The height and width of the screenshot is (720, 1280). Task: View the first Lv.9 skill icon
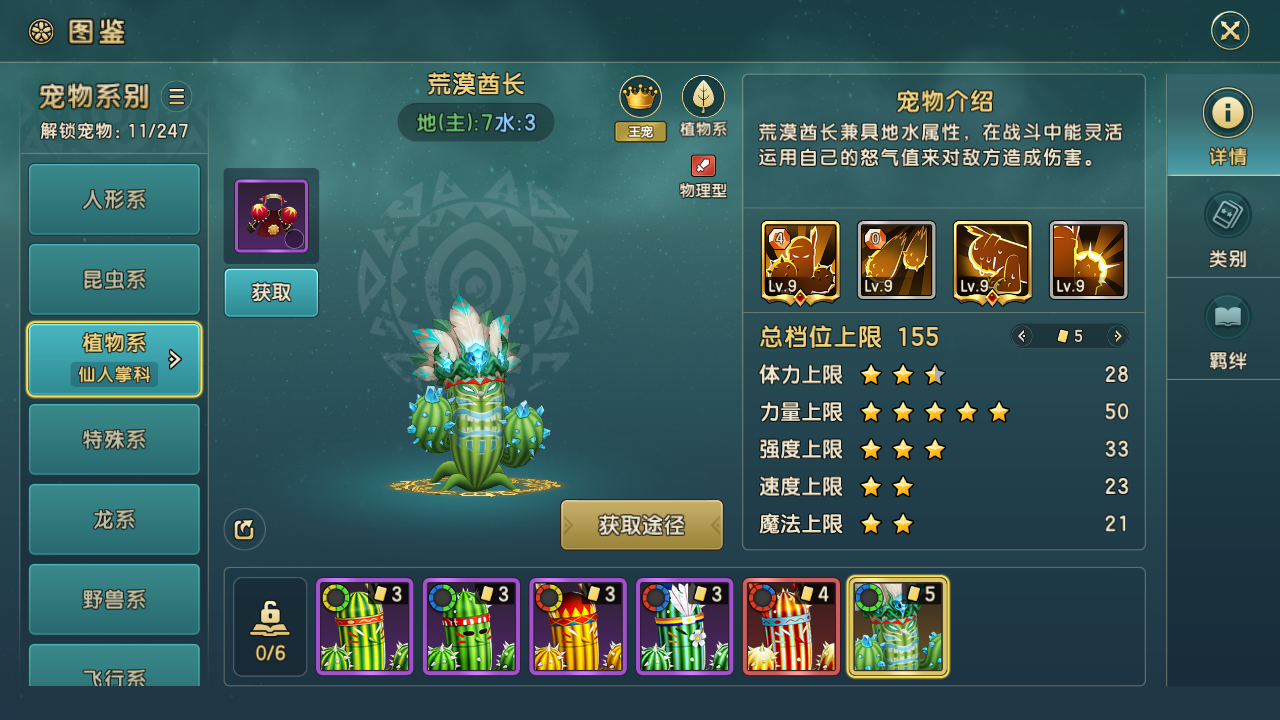click(800, 260)
